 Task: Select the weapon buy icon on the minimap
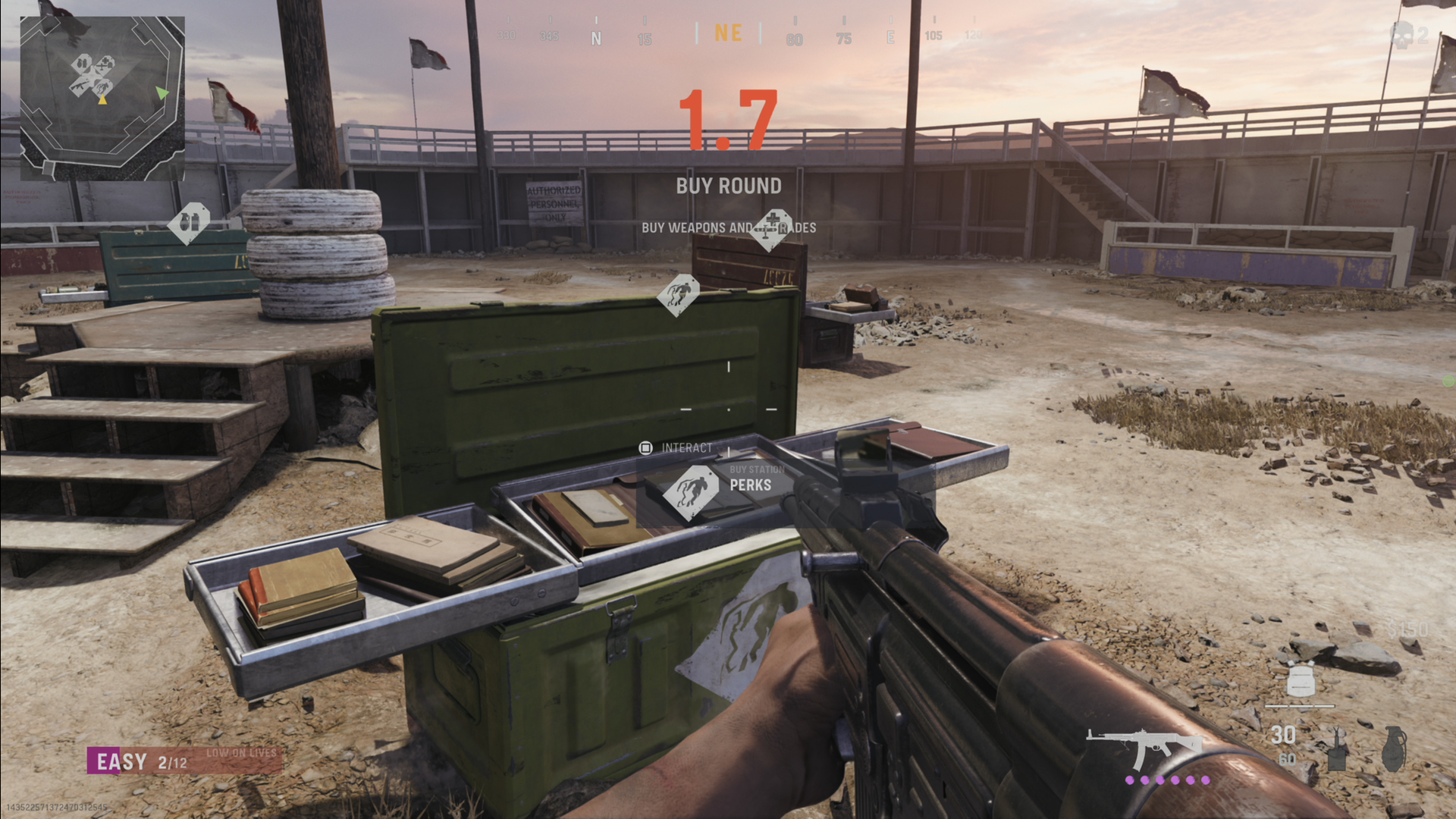(x=80, y=86)
